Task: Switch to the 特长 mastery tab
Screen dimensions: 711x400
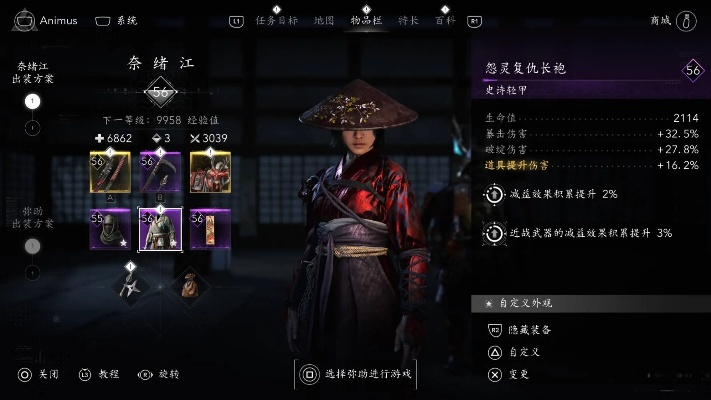Action: pyautogui.click(x=408, y=20)
